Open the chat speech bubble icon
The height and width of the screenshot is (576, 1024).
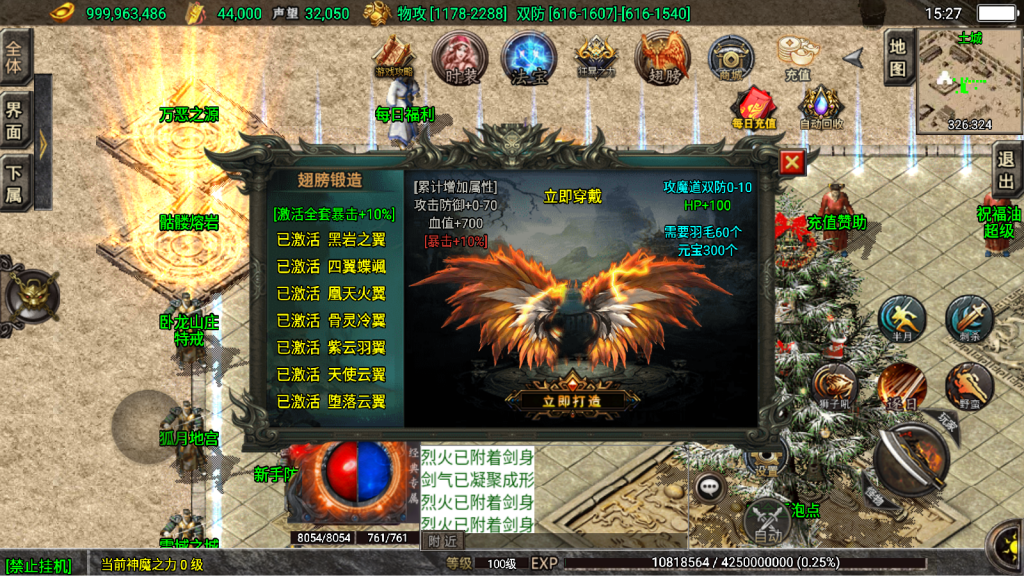click(711, 488)
